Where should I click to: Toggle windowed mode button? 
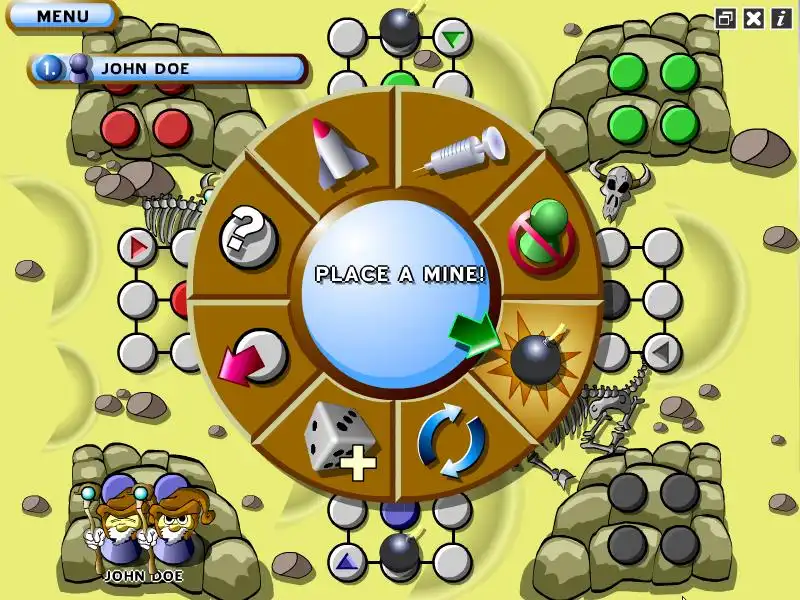point(727,18)
